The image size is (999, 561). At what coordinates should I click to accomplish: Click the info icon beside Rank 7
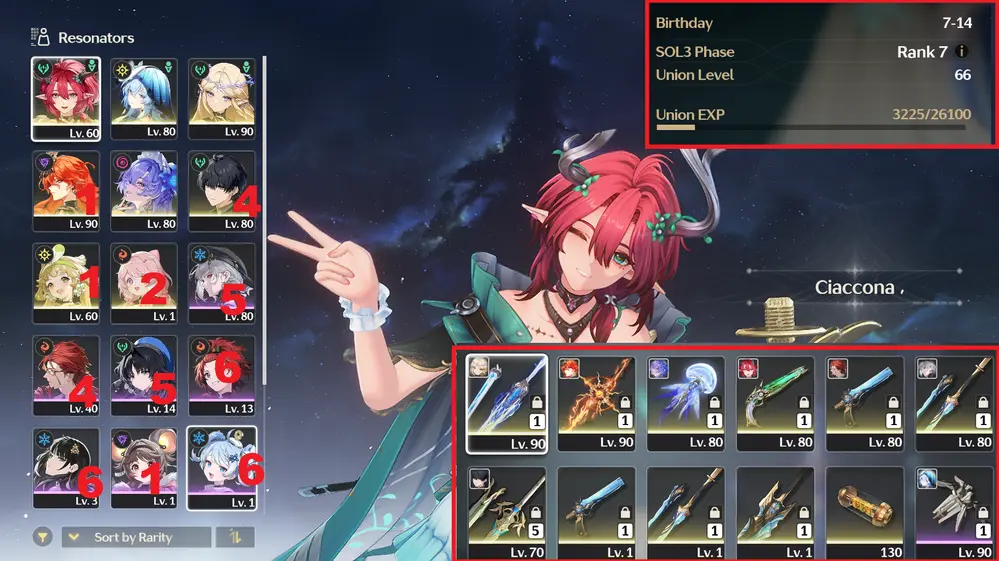[x=961, y=52]
